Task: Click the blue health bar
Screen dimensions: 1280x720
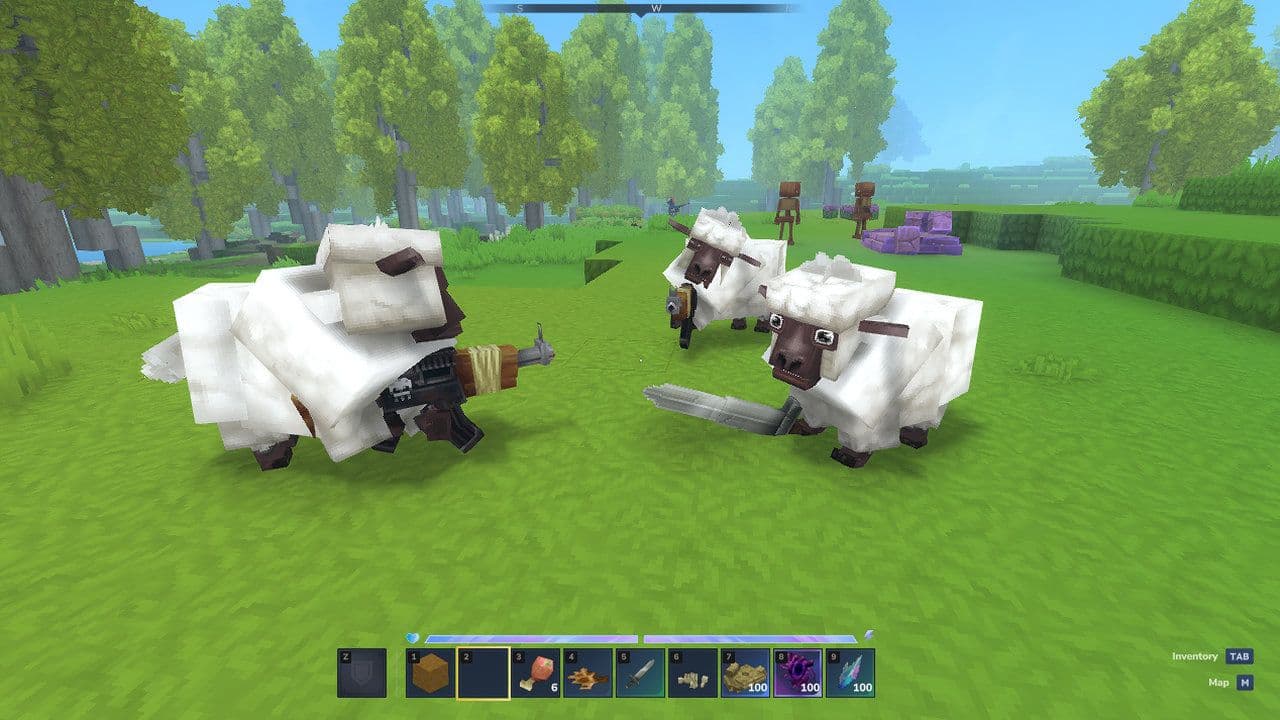Action: [532, 640]
